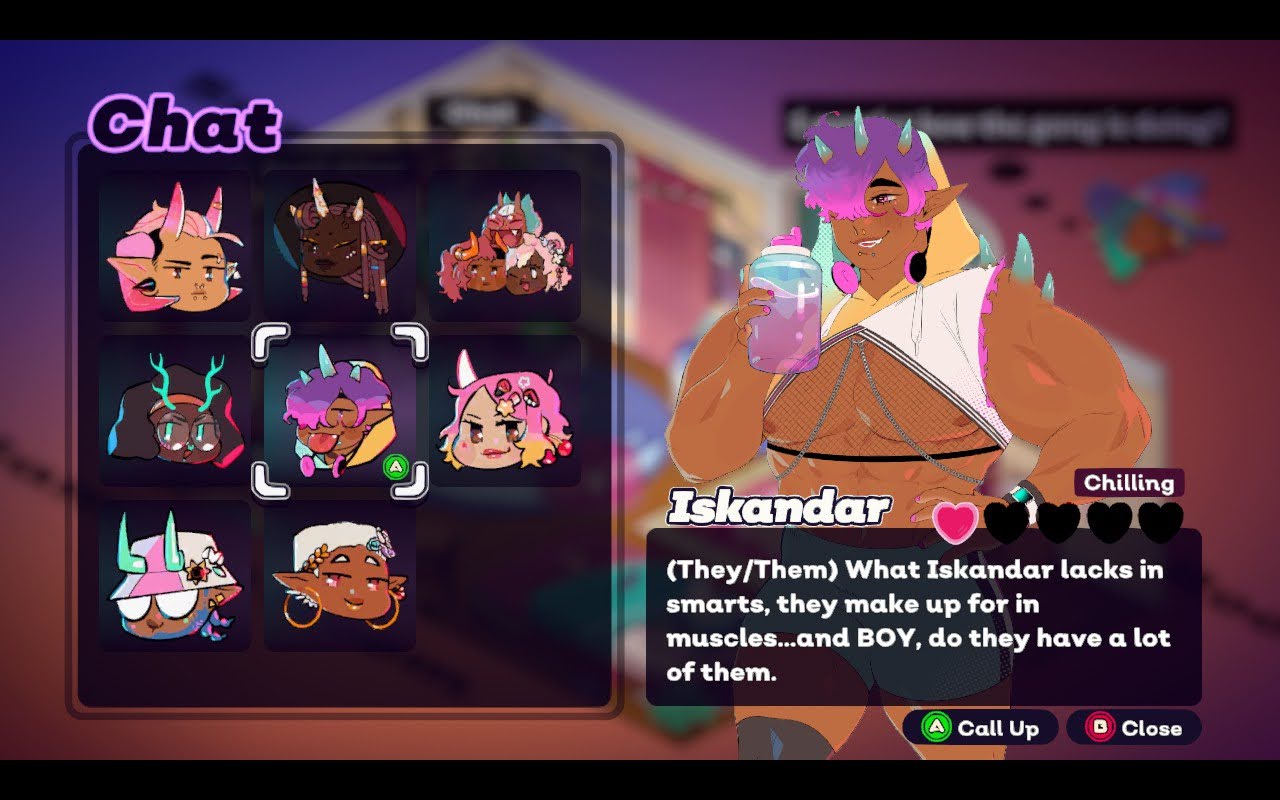Choose the portrait with dark dreadlocks
This screenshot has width=1280, height=800.
click(x=340, y=246)
